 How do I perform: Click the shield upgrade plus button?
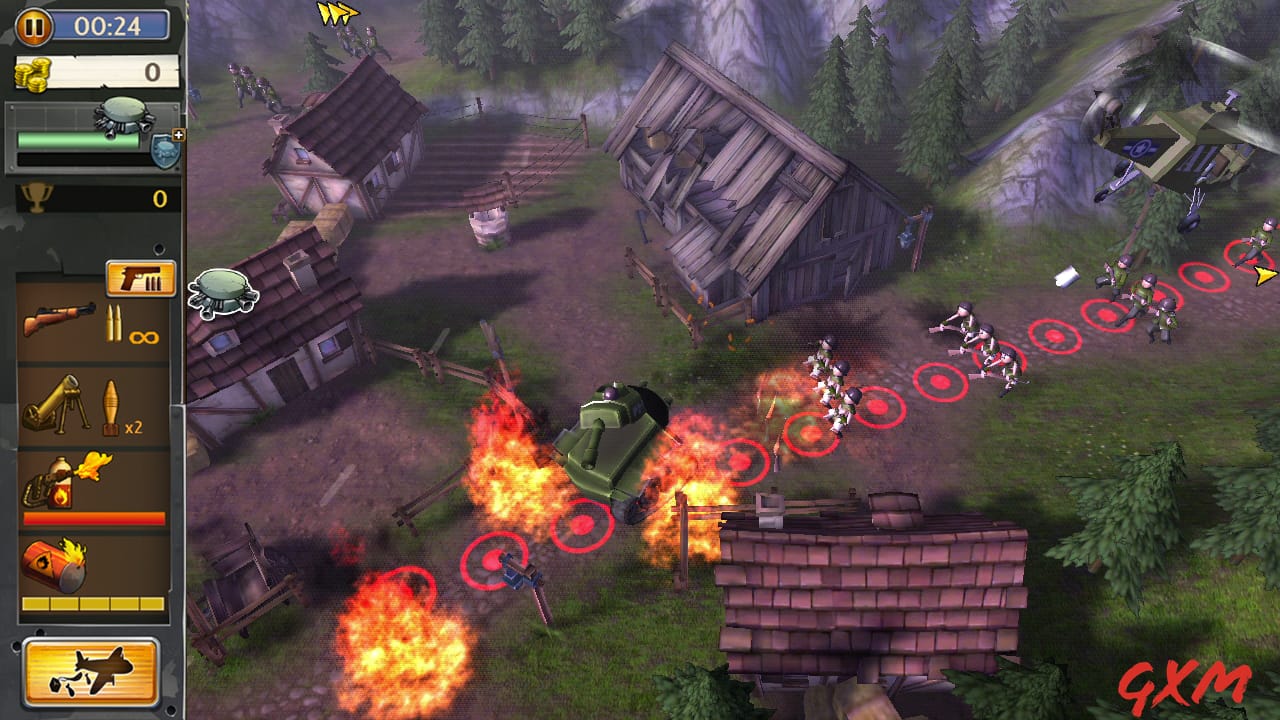point(177,134)
